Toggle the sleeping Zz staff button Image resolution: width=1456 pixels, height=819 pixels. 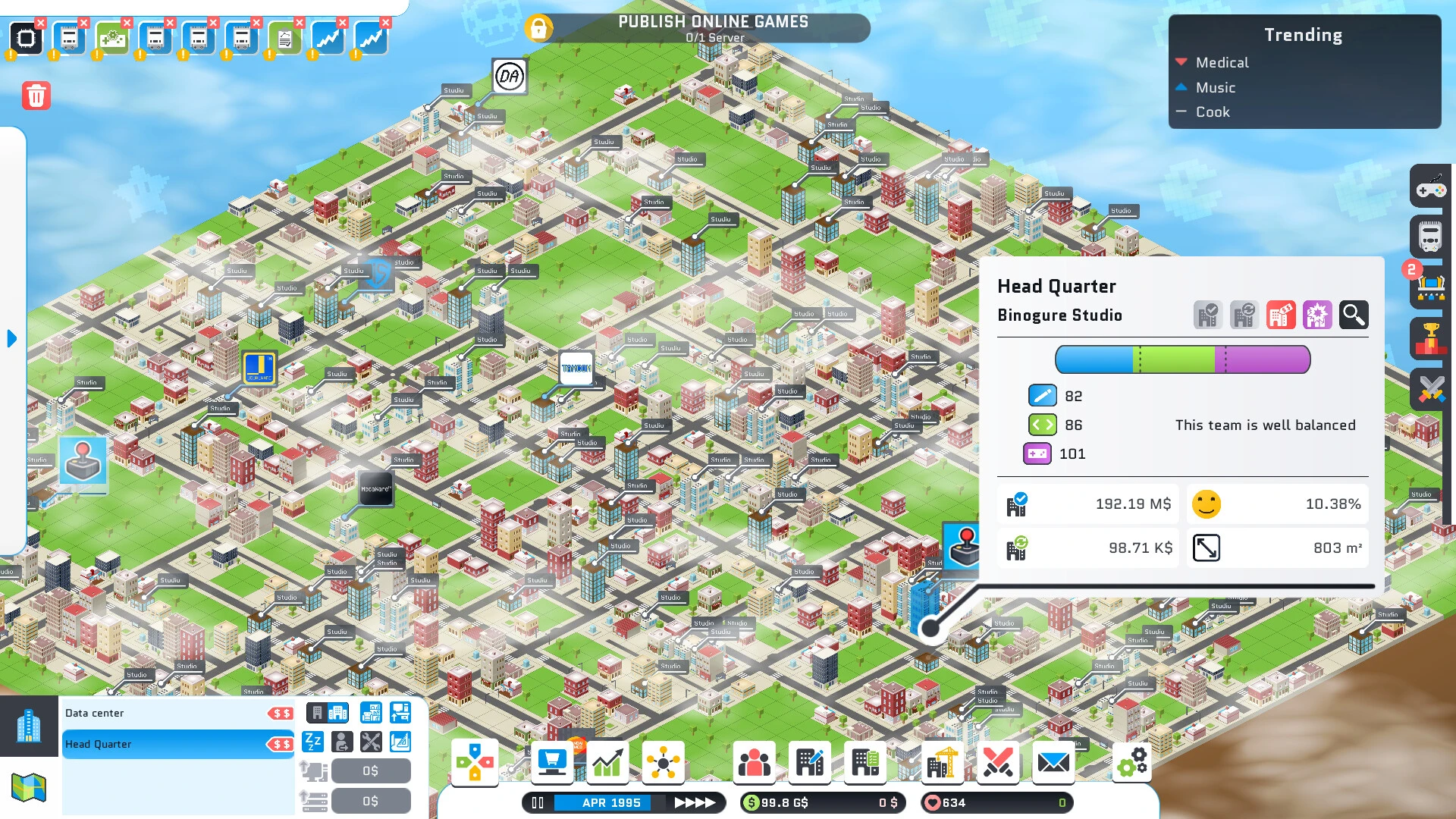tap(312, 742)
